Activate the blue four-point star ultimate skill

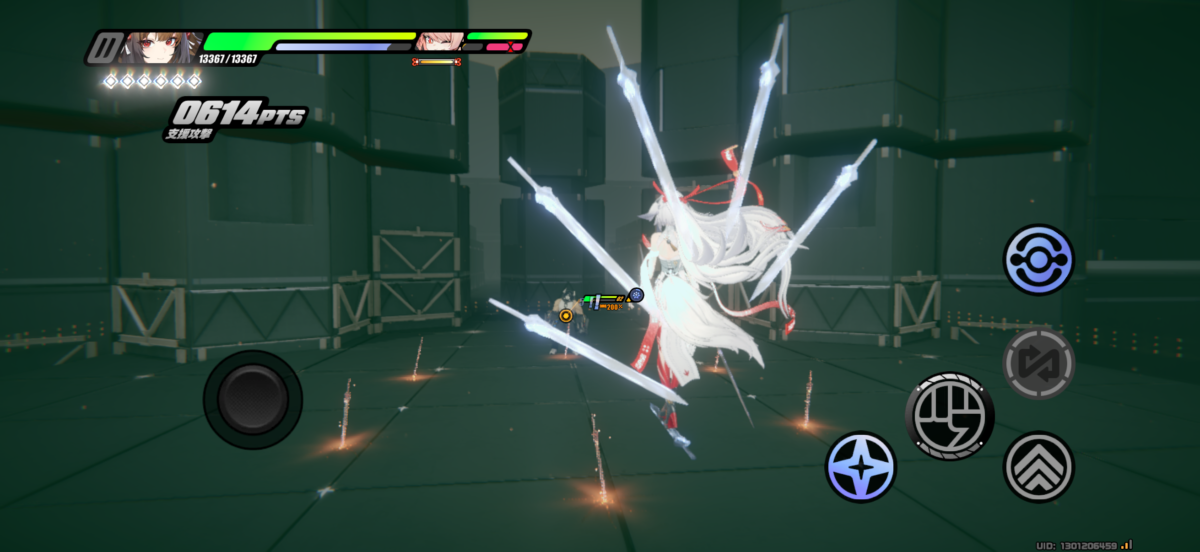(861, 467)
